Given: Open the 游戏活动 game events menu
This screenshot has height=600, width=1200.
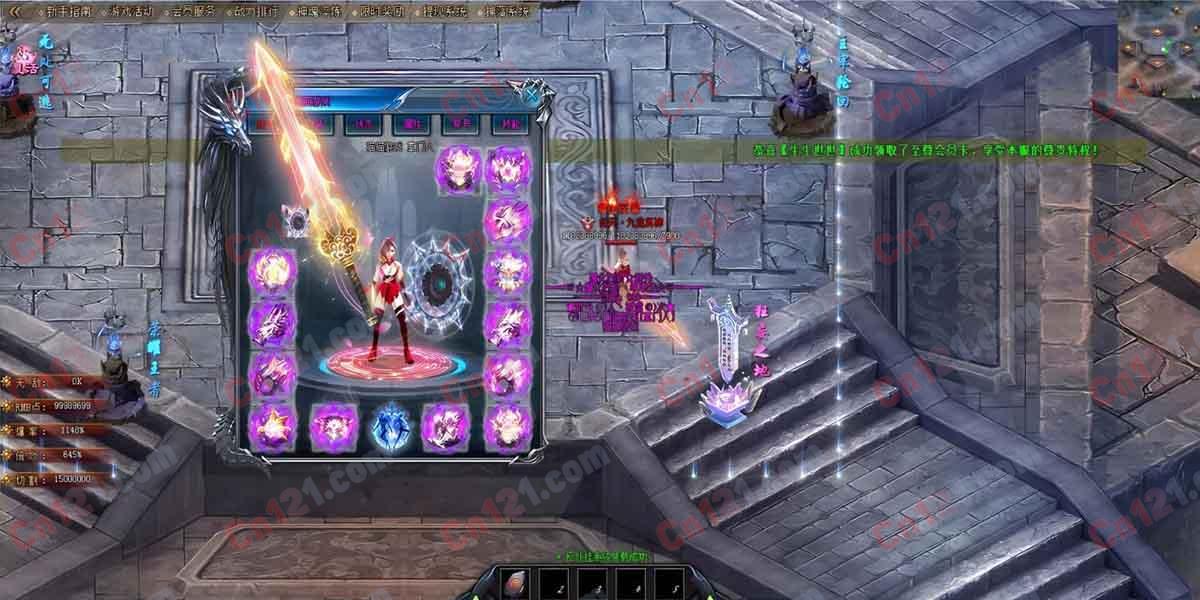Looking at the screenshot, I should click(x=132, y=12).
